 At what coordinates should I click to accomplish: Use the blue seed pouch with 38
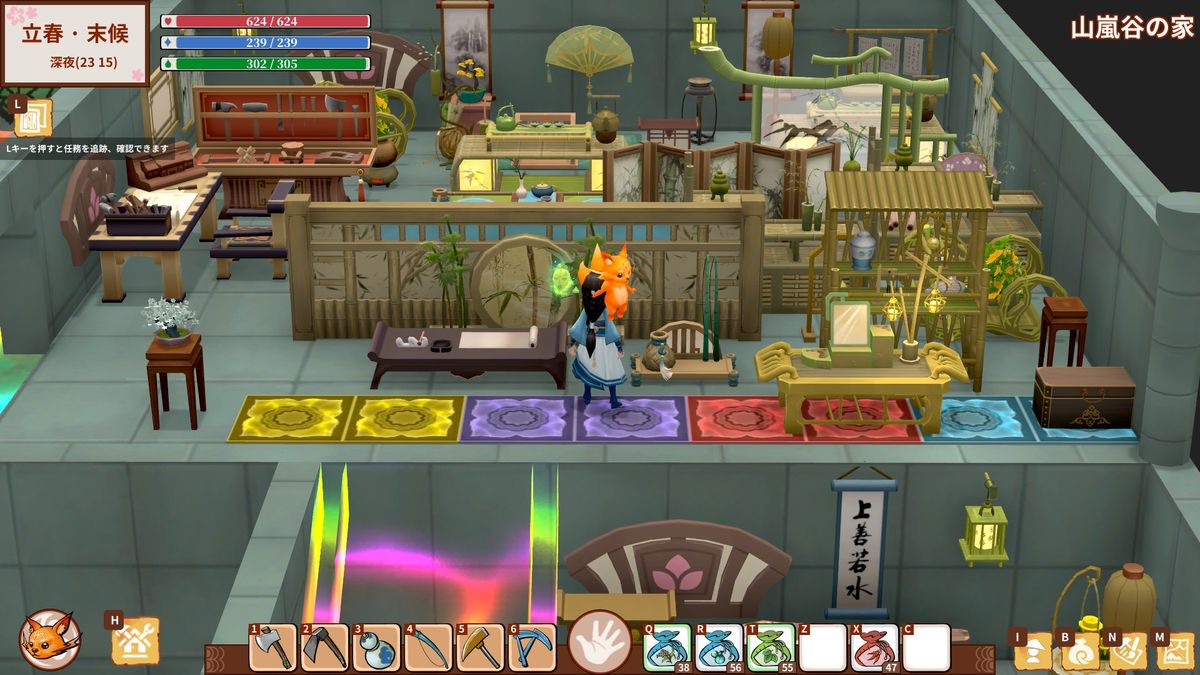tap(666, 647)
